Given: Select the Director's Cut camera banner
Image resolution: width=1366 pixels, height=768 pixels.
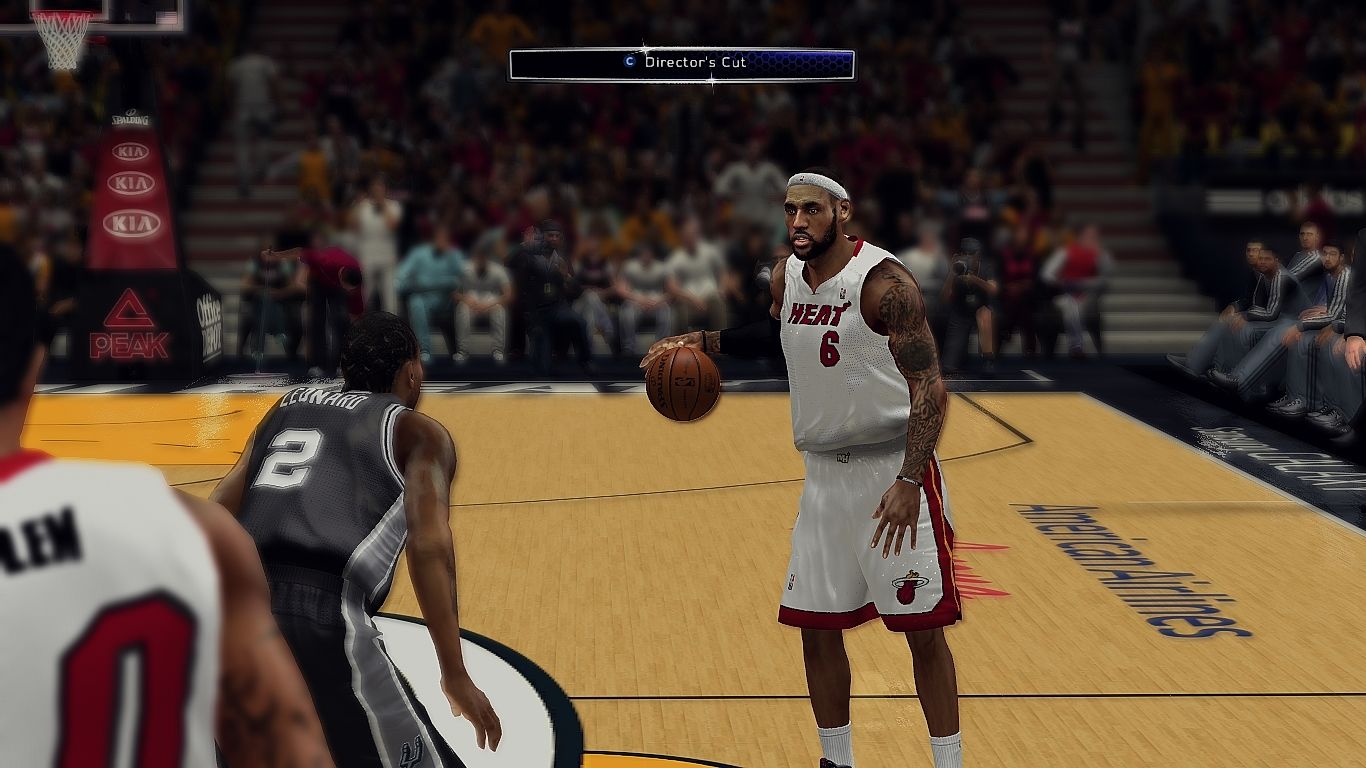Looking at the screenshot, I should (x=682, y=64).
